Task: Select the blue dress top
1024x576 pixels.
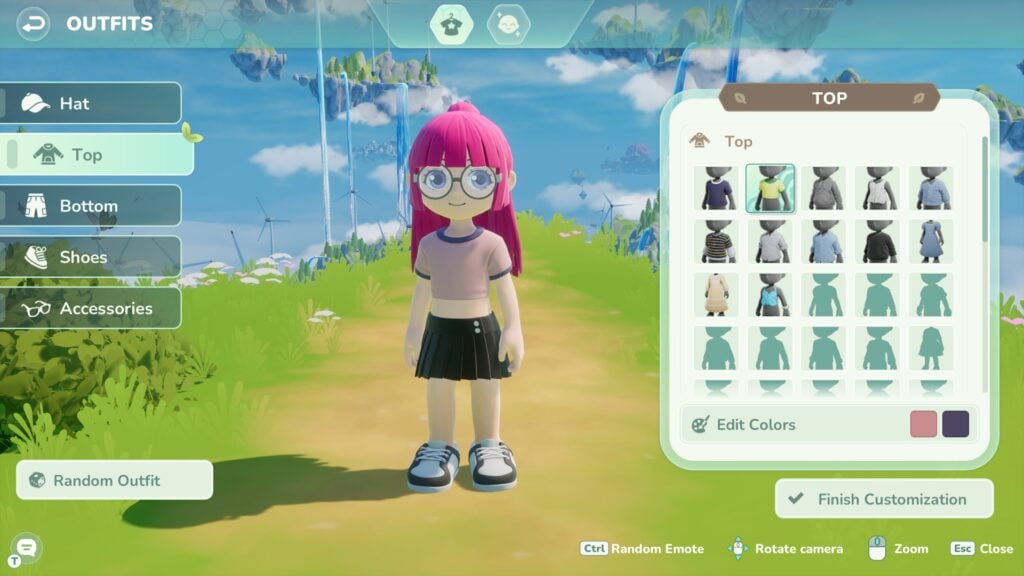Action: [x=932, y=242]
